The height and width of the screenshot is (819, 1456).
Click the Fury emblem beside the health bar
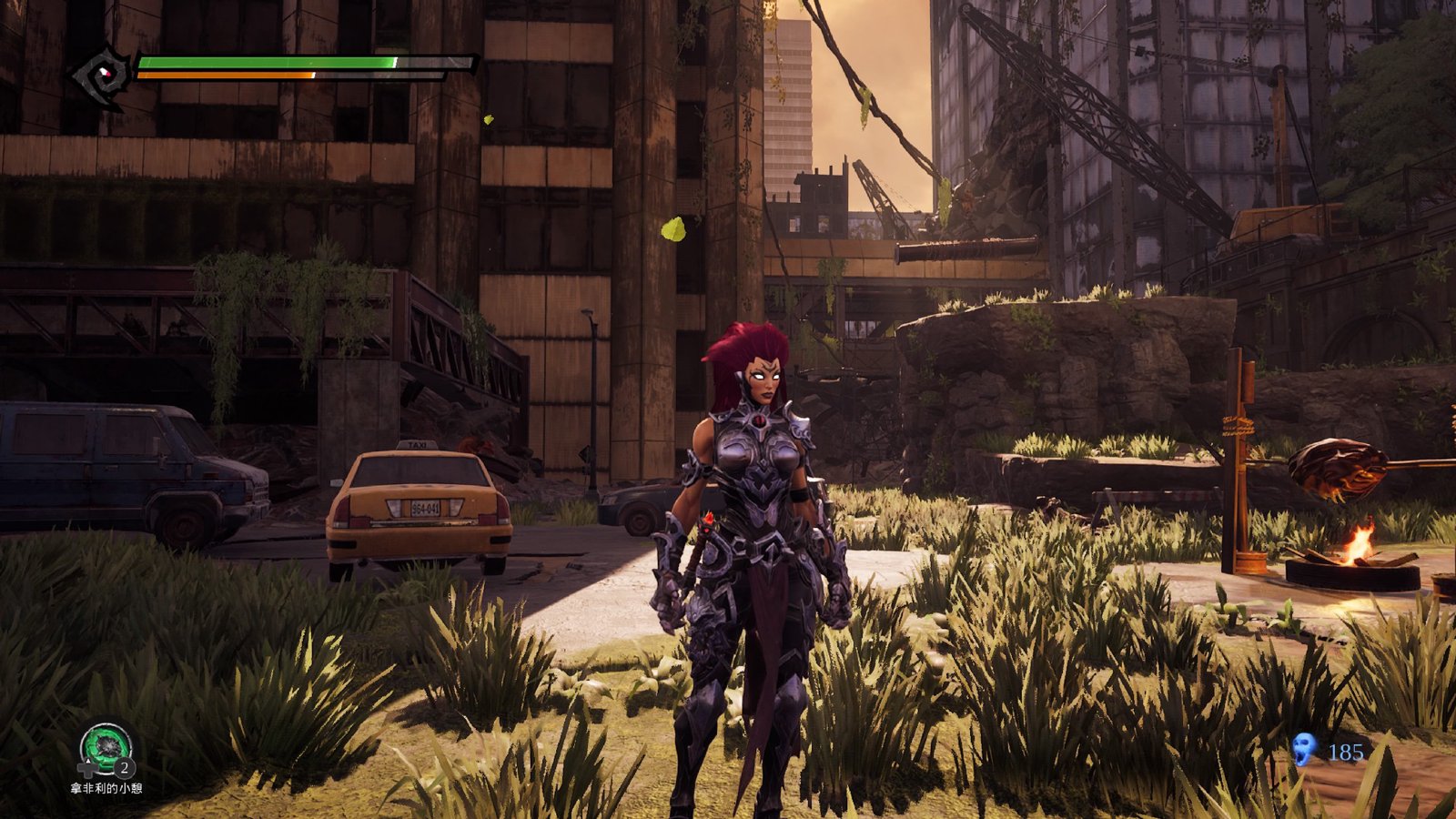click(x=102, y=76)
